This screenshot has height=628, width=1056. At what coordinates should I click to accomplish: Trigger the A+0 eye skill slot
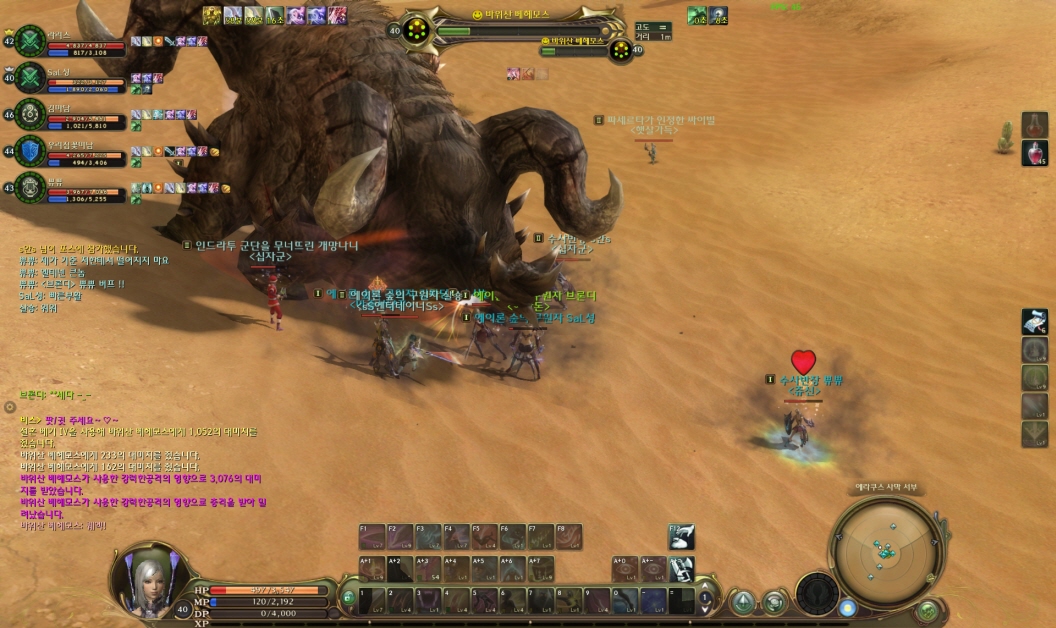pos(625,569)
